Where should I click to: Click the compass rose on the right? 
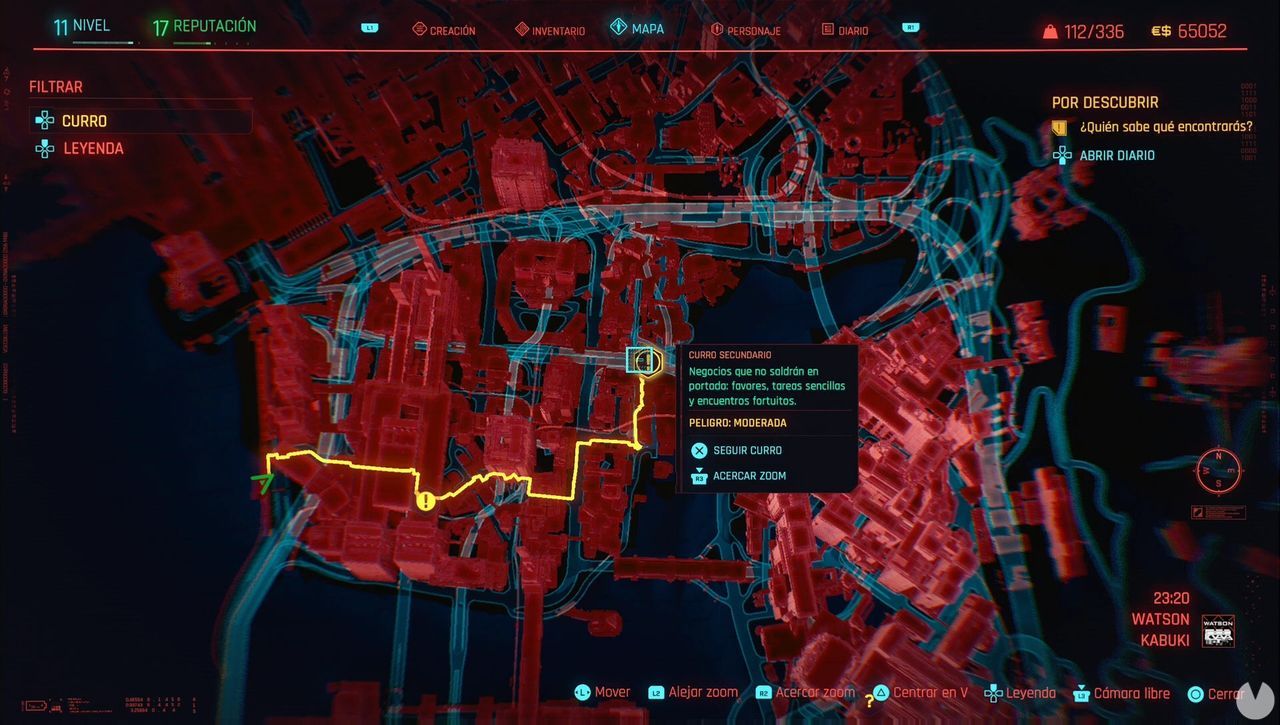pos(1219,468)
